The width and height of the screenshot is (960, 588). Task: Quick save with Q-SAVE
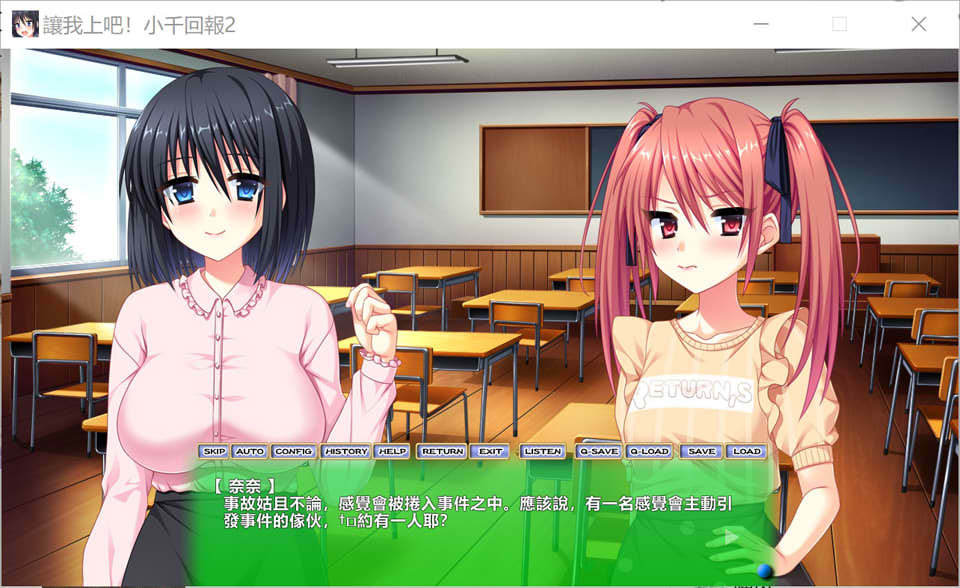tap(599, 451)
